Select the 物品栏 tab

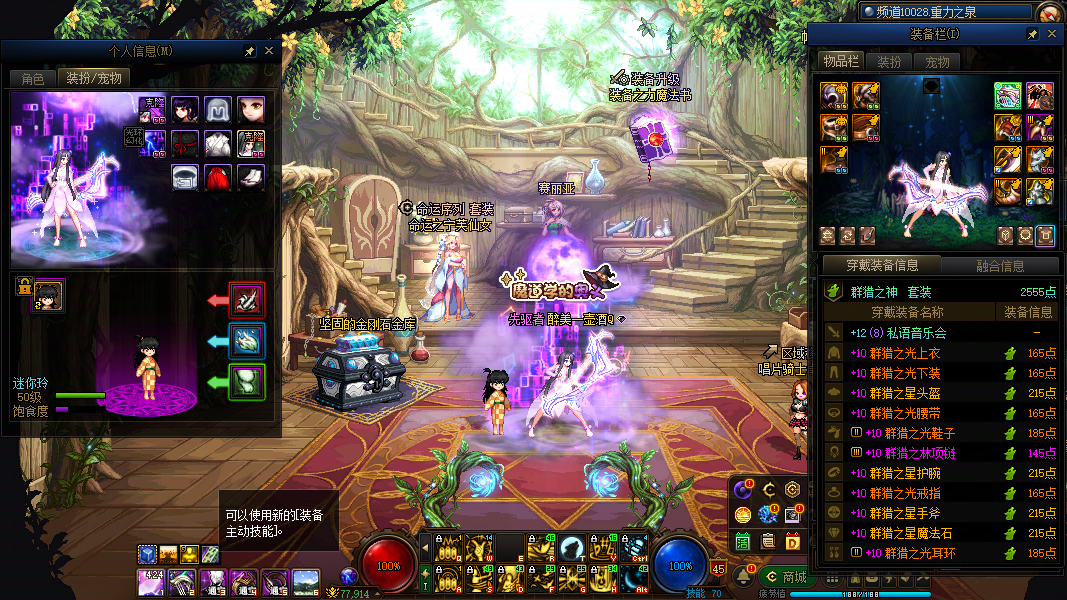pos(842,62)
